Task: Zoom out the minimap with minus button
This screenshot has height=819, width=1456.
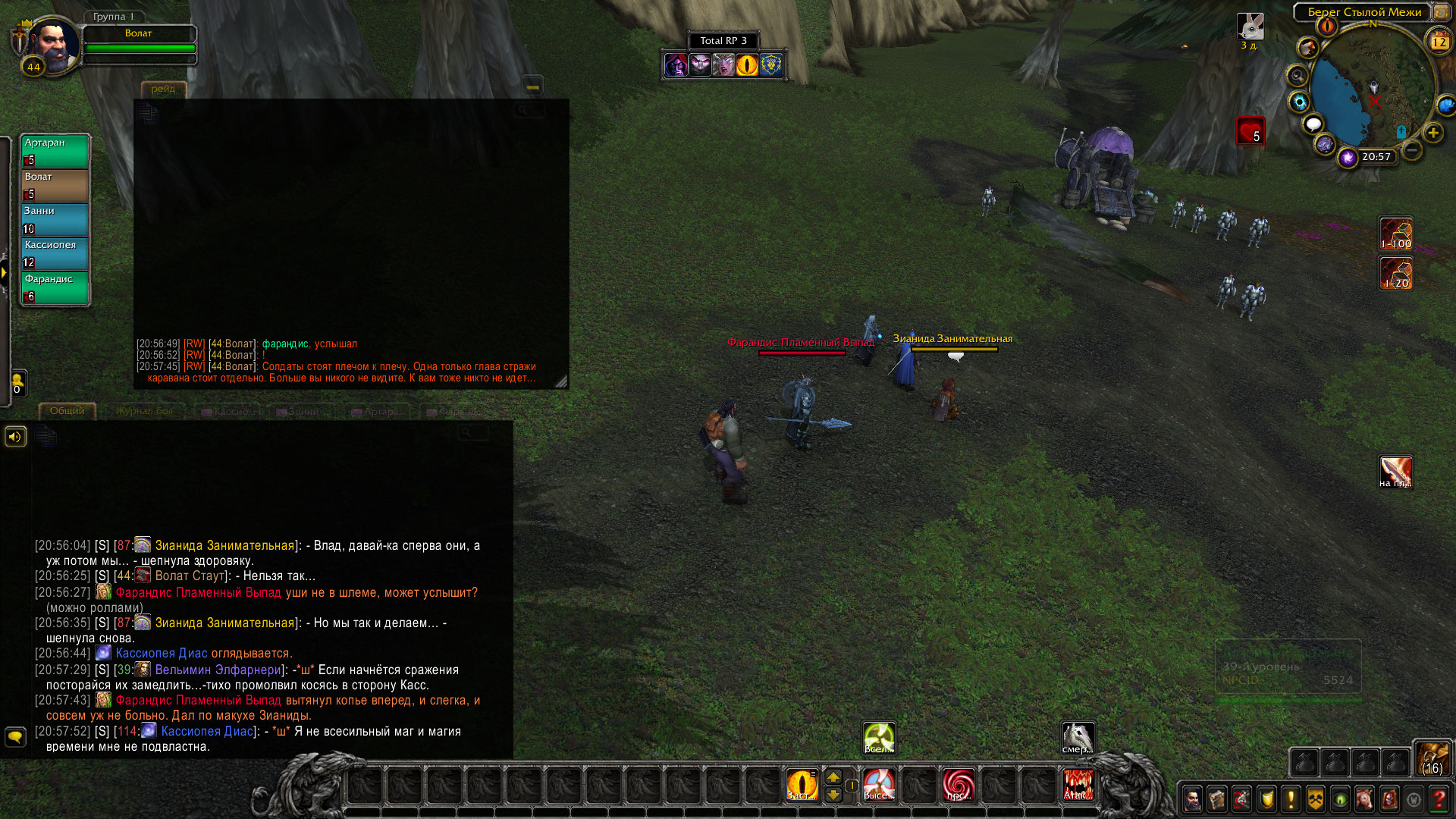Action: [1411, 150]
